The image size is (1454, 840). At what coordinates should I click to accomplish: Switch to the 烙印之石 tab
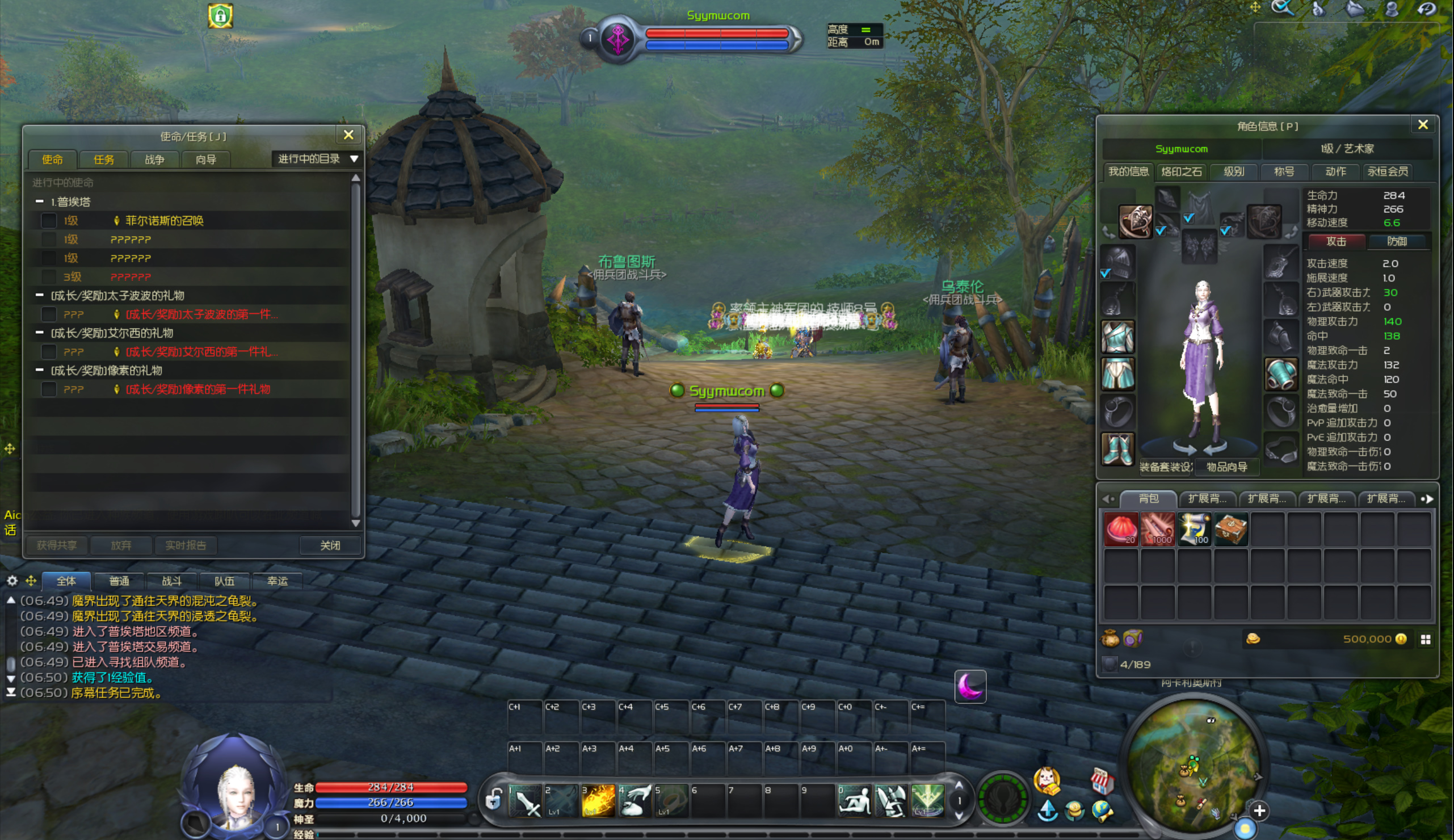(1181, 171)
